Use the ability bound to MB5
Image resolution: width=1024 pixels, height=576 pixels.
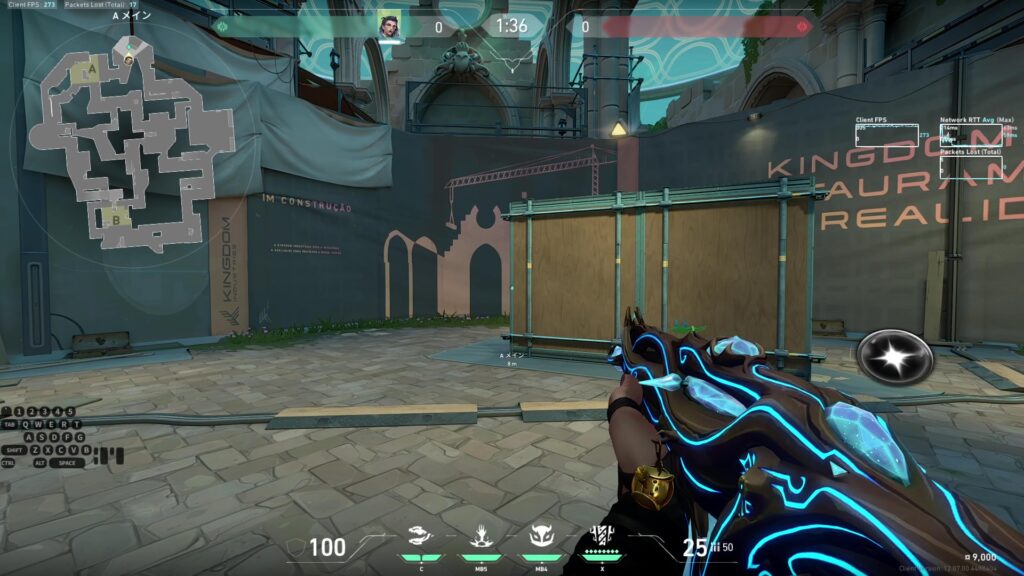tap(480, 537)
